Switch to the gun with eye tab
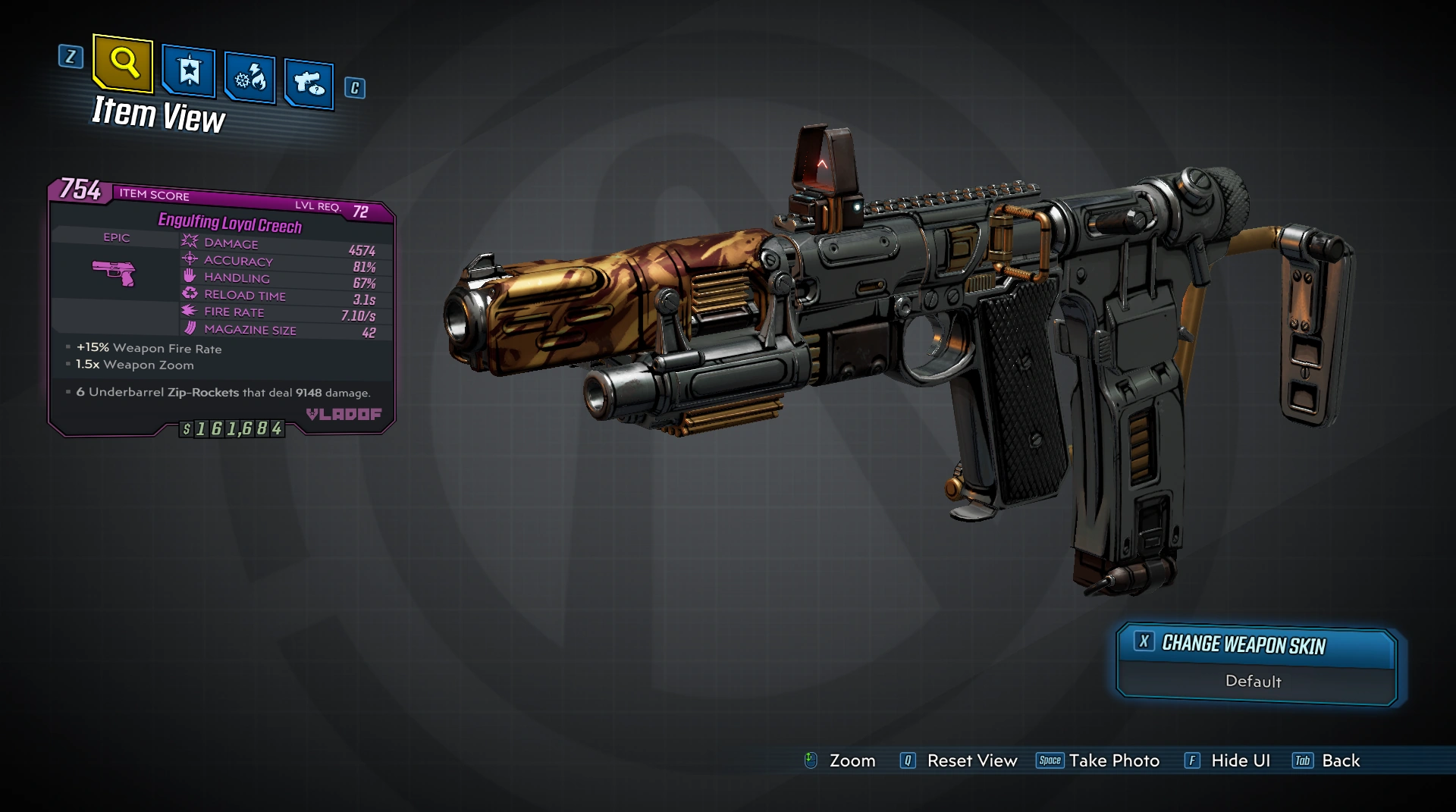This screenshot has width=1456, height=812. [309, 83]
